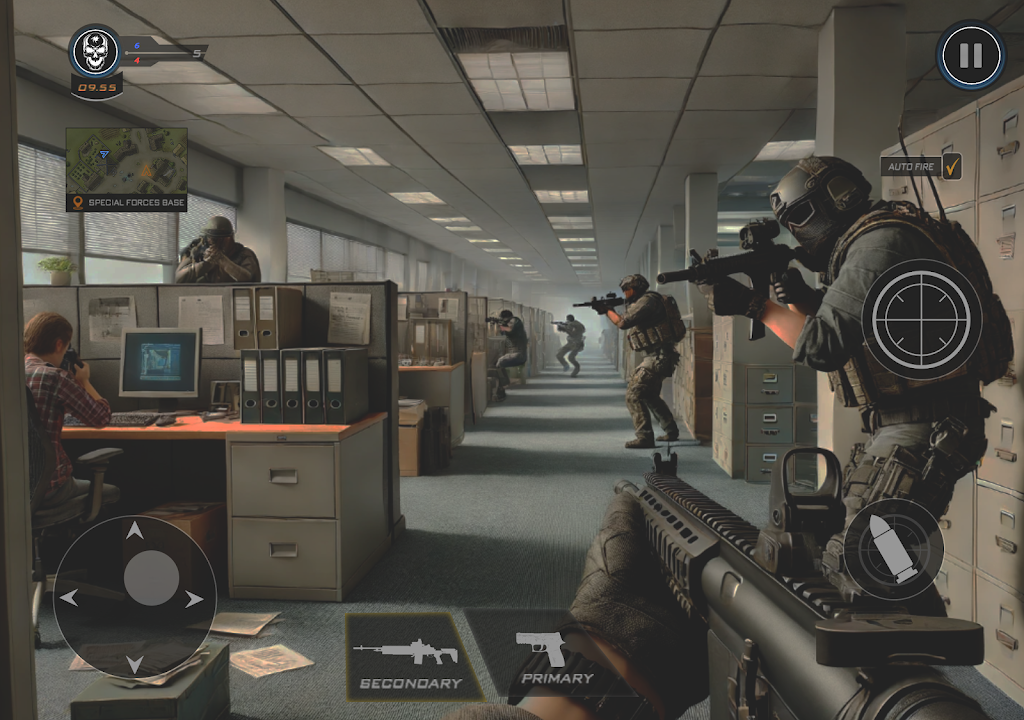Tap the bullet fire button
Viewport: 1024px width, 720px height.
(x=893, y=549)
